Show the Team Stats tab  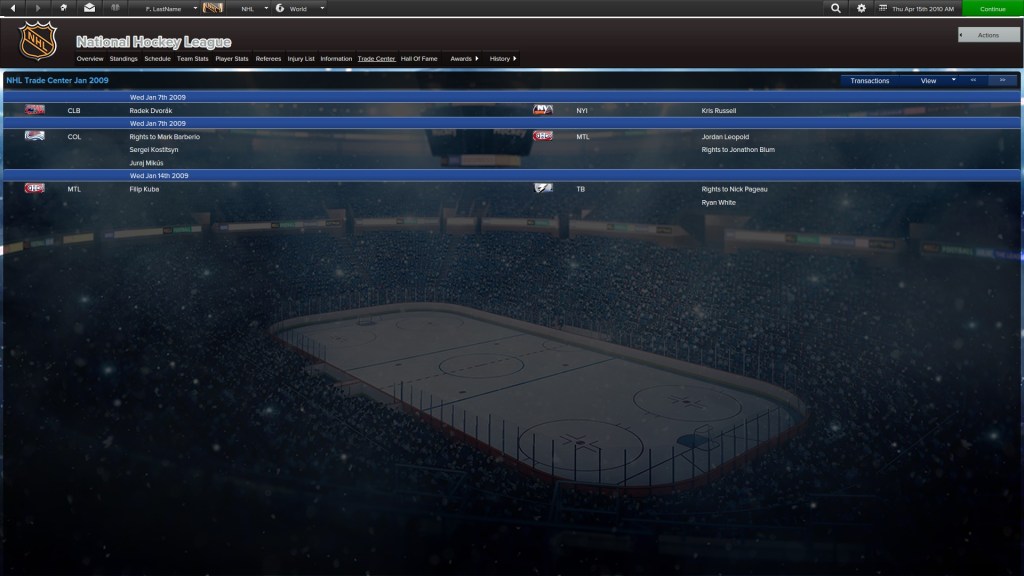point(192,59)
